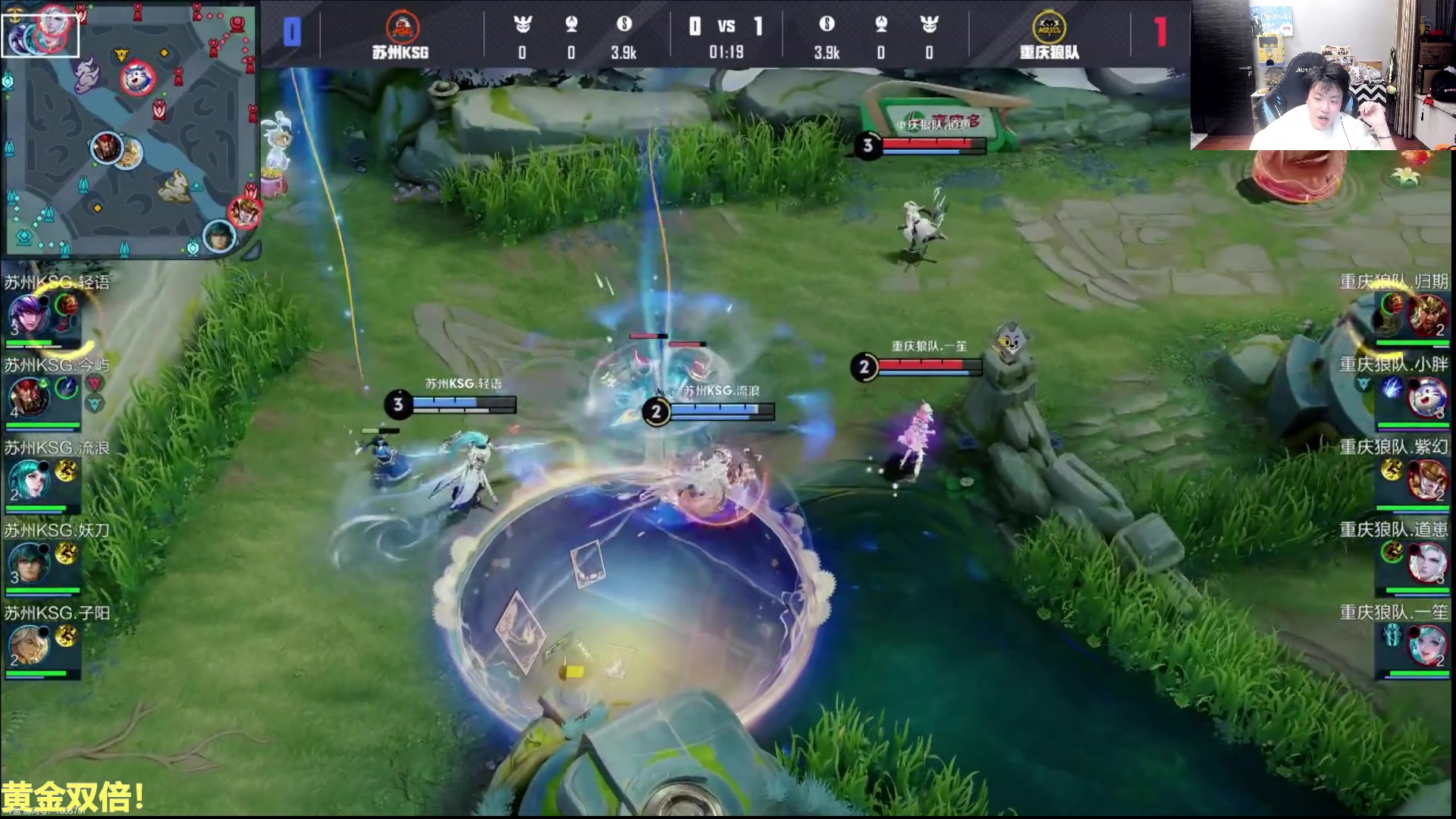The image size is (1456, 819).
Task: Choose 重庆狼队.小胖's panda hero portrait
Action: [1427, 397]
